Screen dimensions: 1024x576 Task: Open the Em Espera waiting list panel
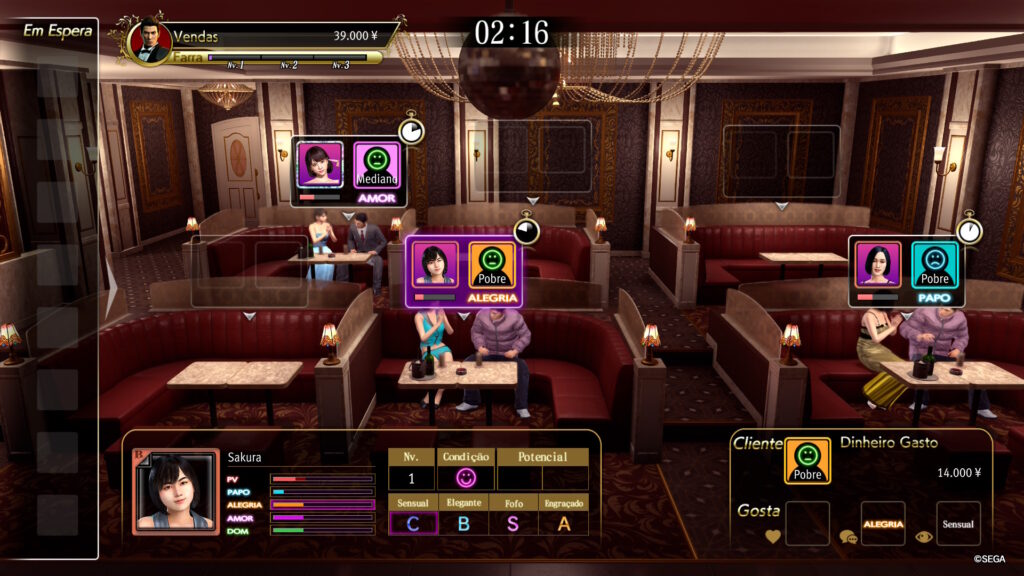[57, 30]
